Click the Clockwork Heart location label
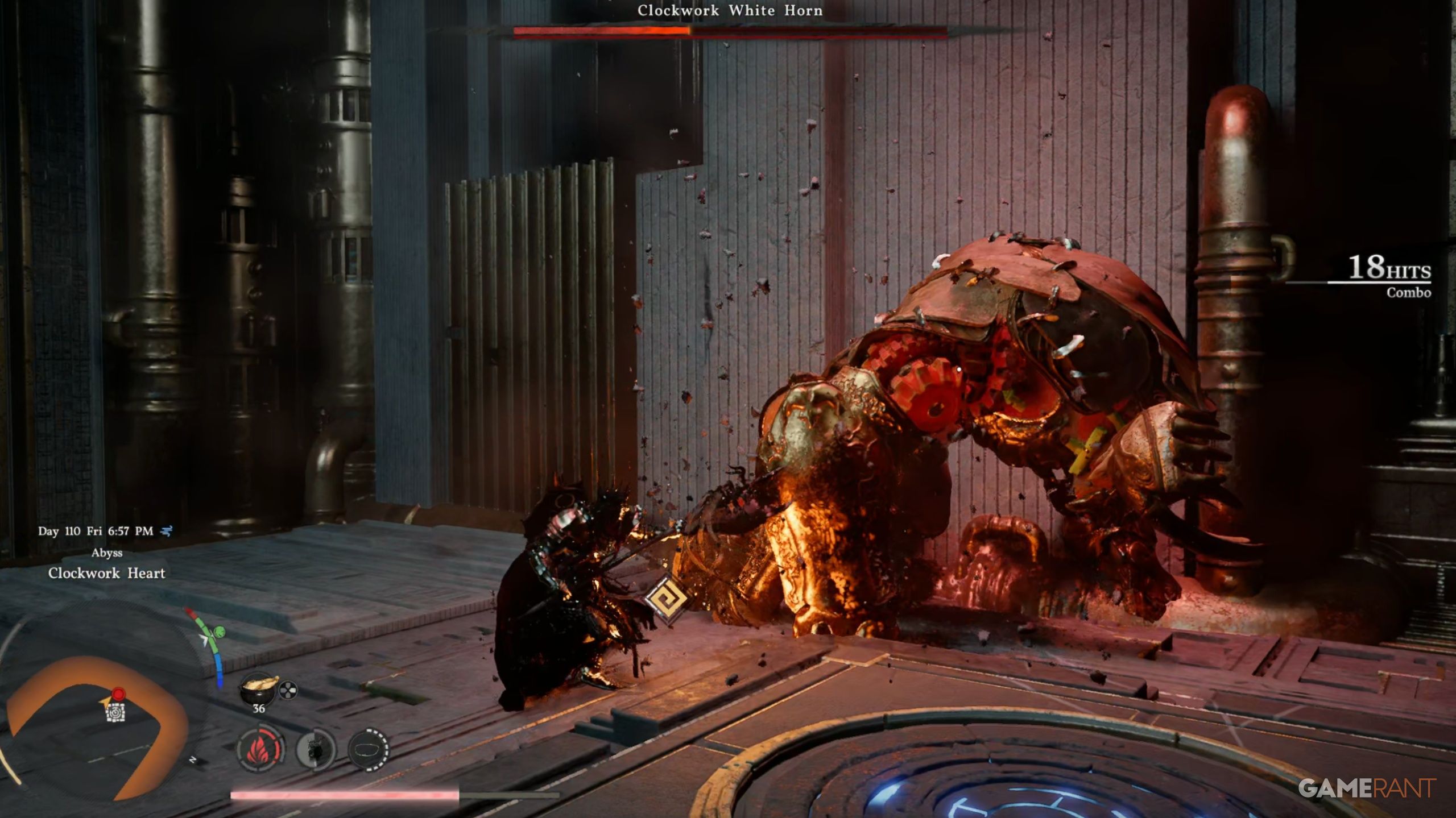1456x818 pixels. point(107,573)
